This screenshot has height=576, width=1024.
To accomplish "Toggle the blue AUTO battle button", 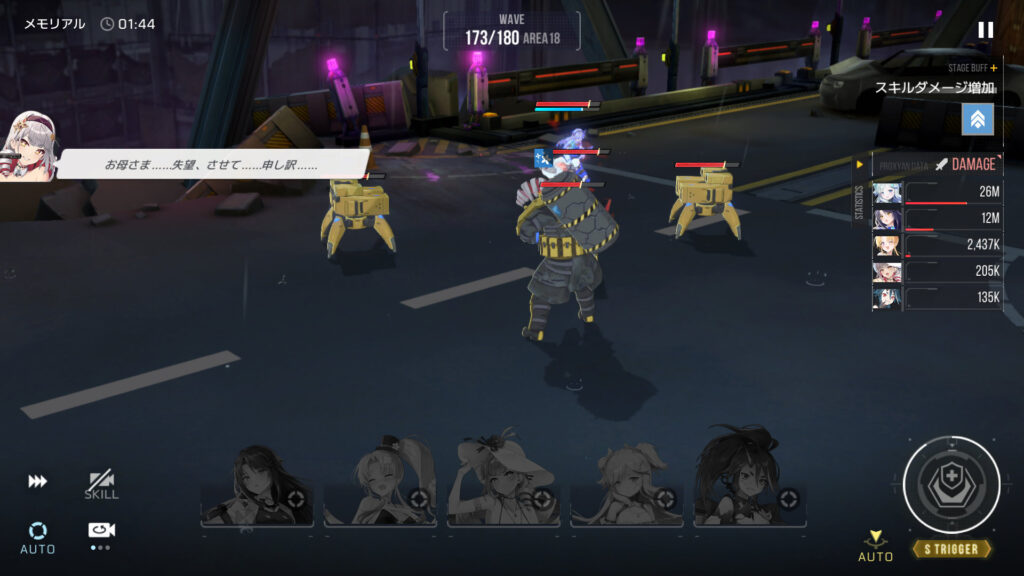I will tap(38, 536).
